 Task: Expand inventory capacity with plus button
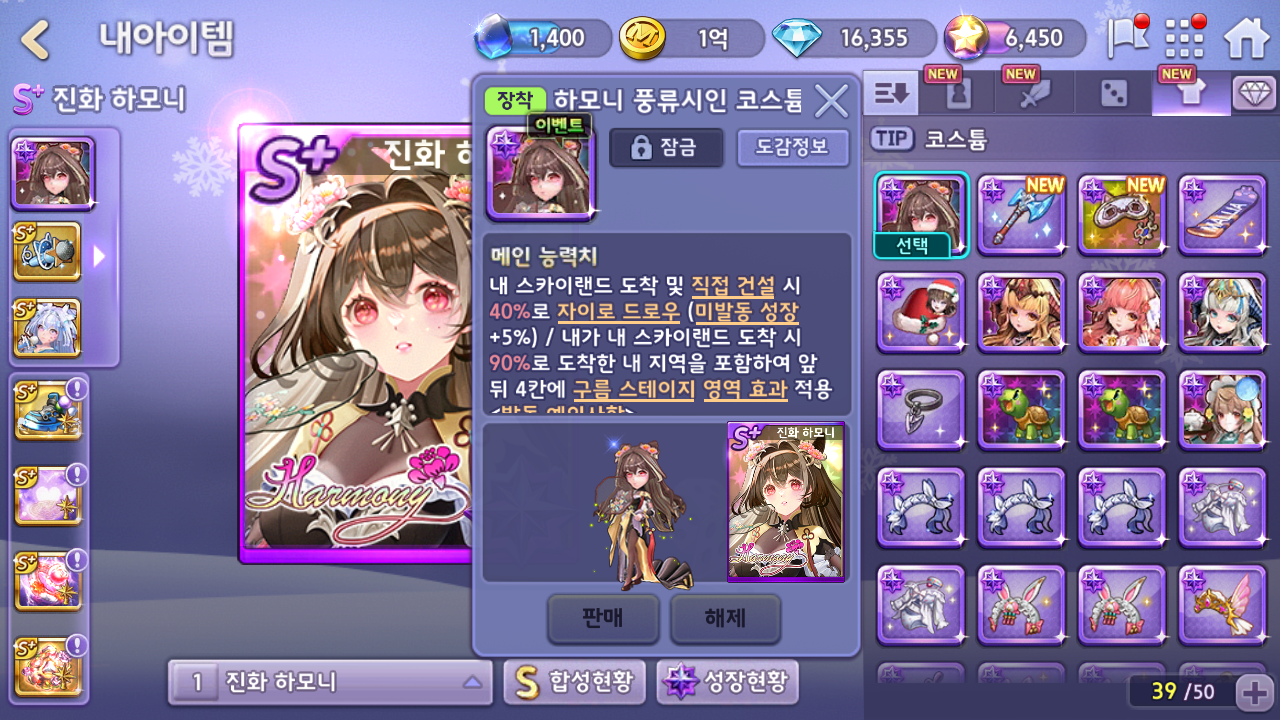1254,691
